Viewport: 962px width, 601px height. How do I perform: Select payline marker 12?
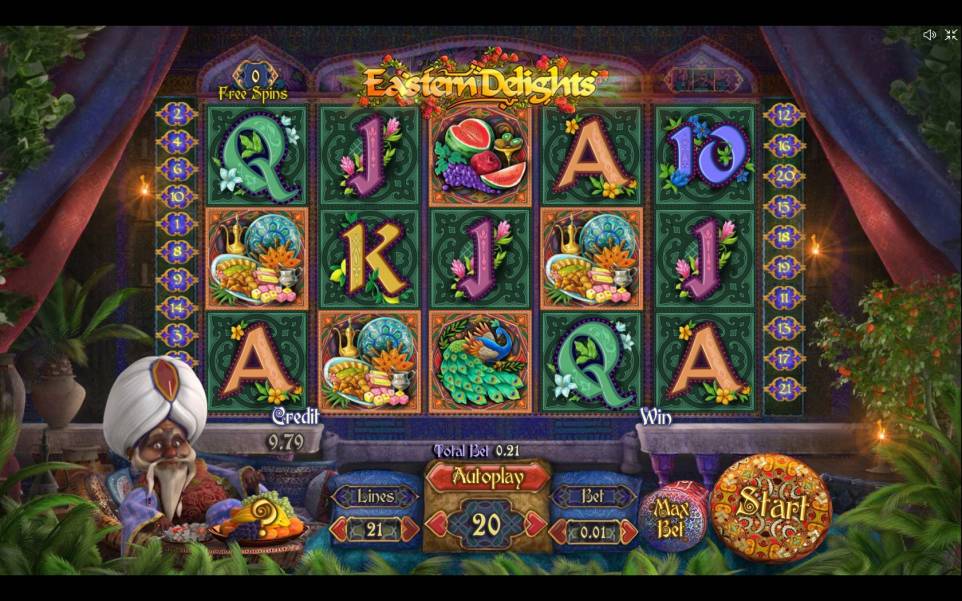click(x=784, y=115)
